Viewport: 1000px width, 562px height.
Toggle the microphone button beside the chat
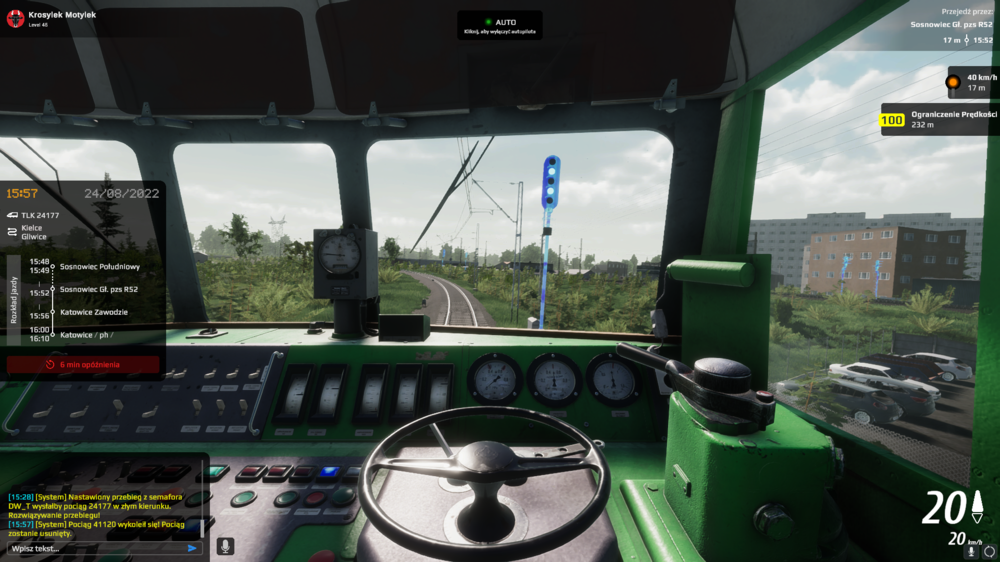(x=226, y=546)
